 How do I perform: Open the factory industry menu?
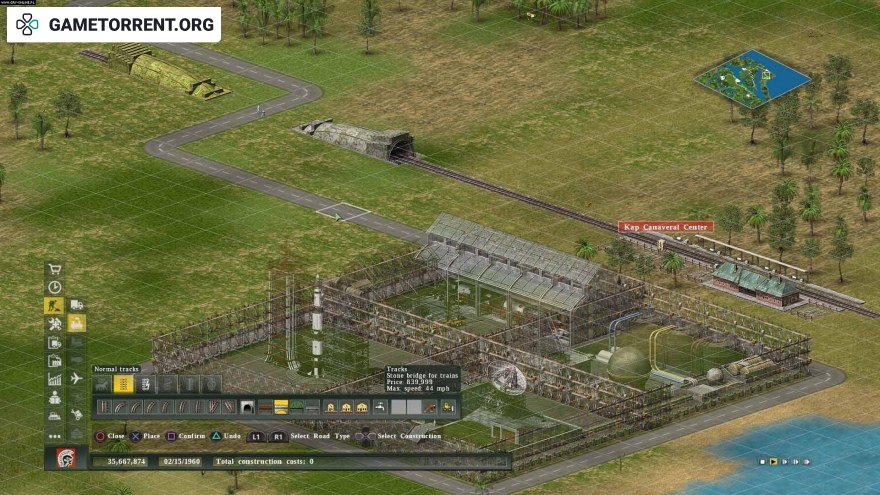55,361
